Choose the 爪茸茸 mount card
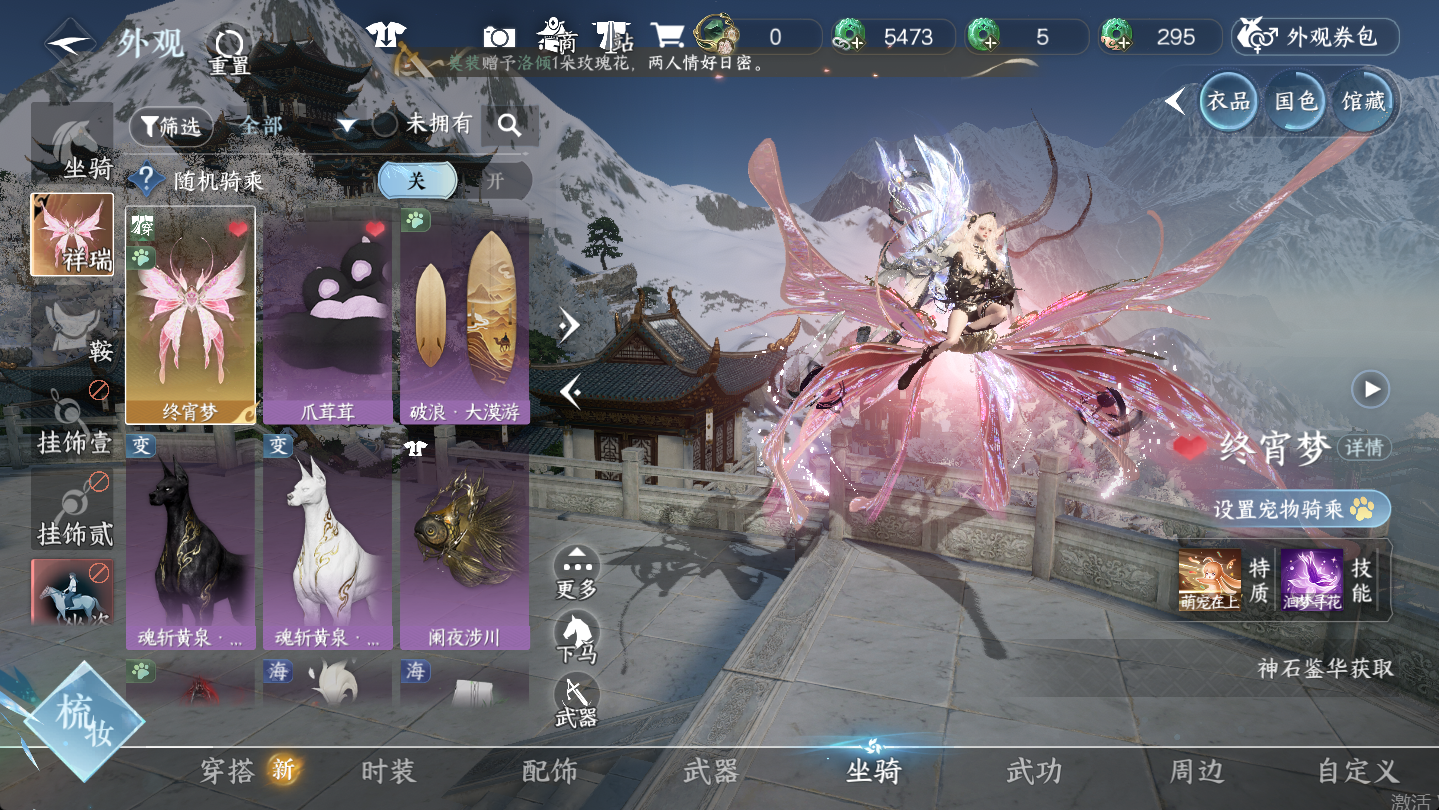Screen dimensions: 1439x810 pos(328,314)
